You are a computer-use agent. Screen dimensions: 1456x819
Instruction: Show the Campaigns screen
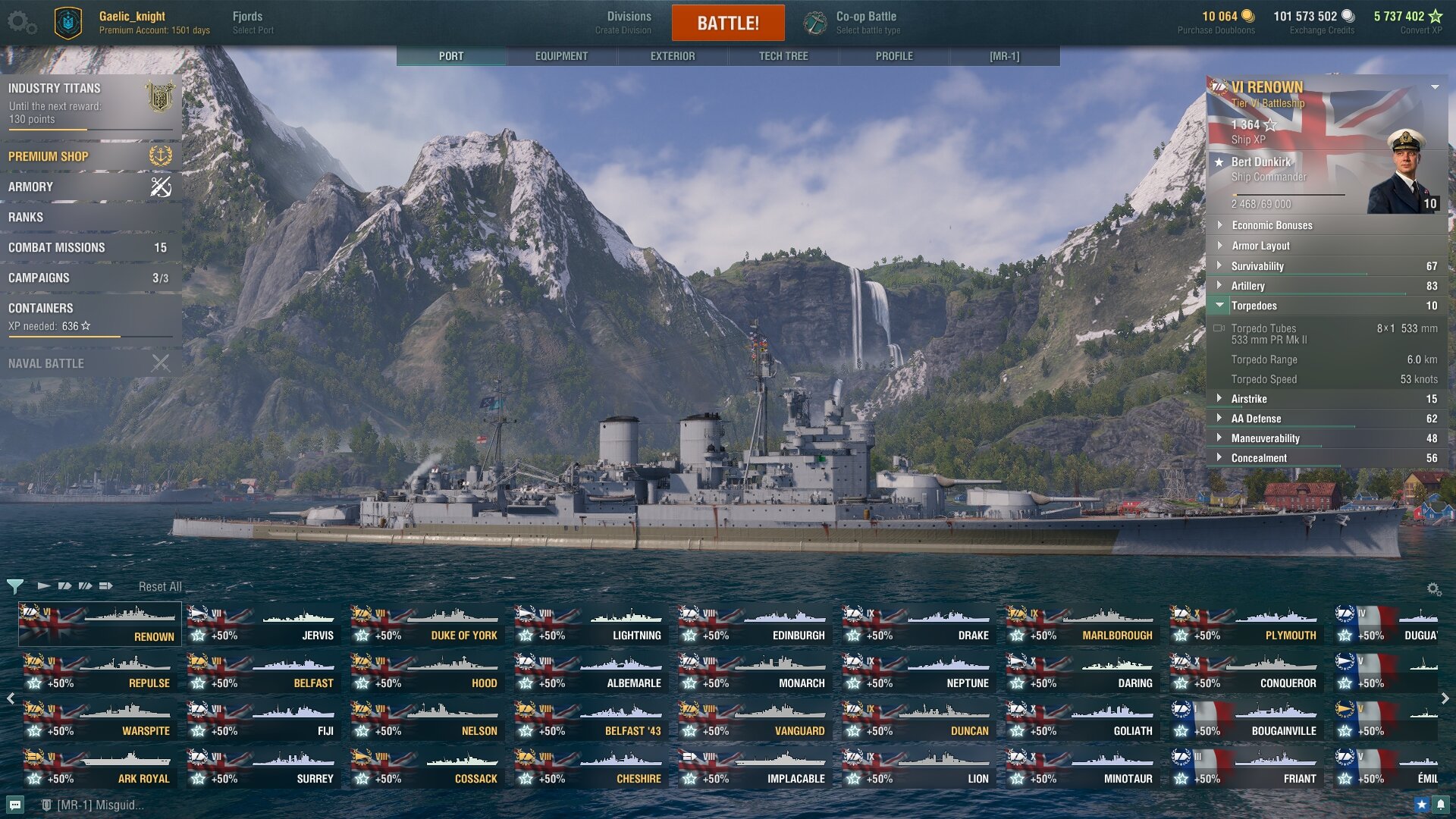point(89,278)
